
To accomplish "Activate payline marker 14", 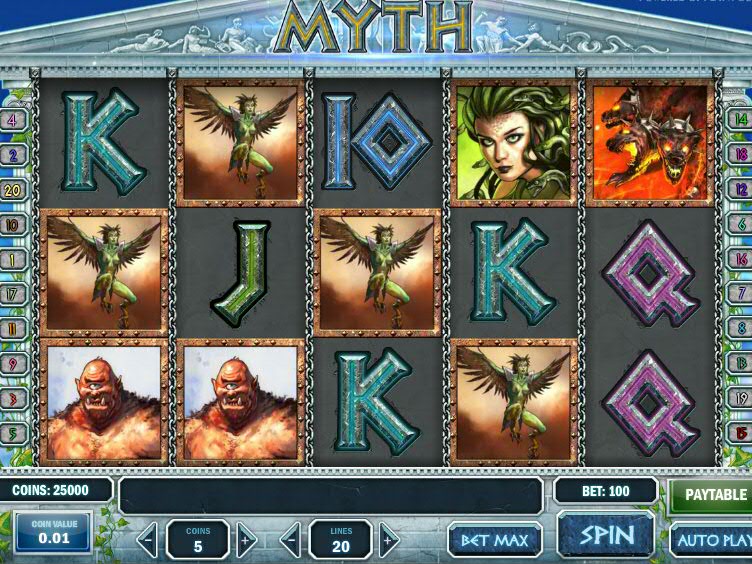I will point(741,121).
